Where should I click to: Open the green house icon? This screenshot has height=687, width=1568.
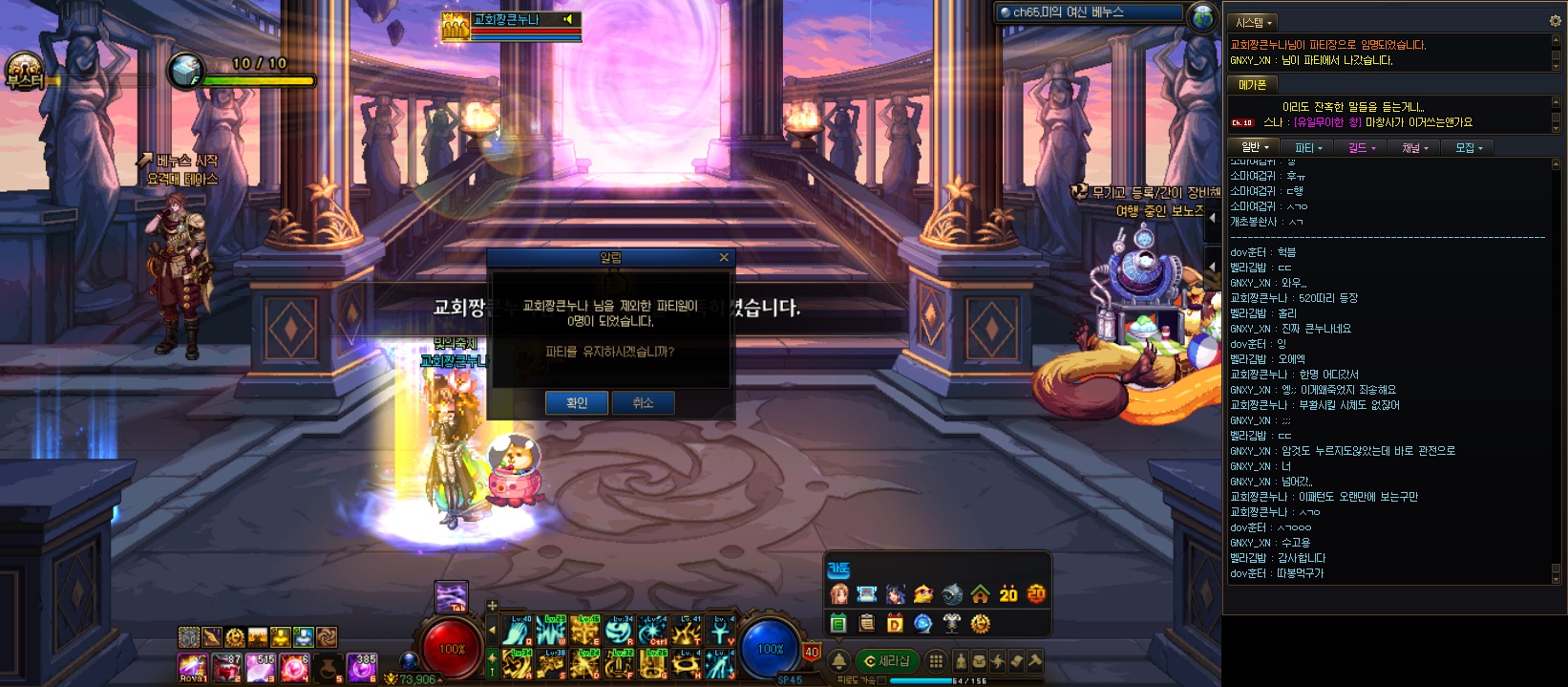[980, 594]
